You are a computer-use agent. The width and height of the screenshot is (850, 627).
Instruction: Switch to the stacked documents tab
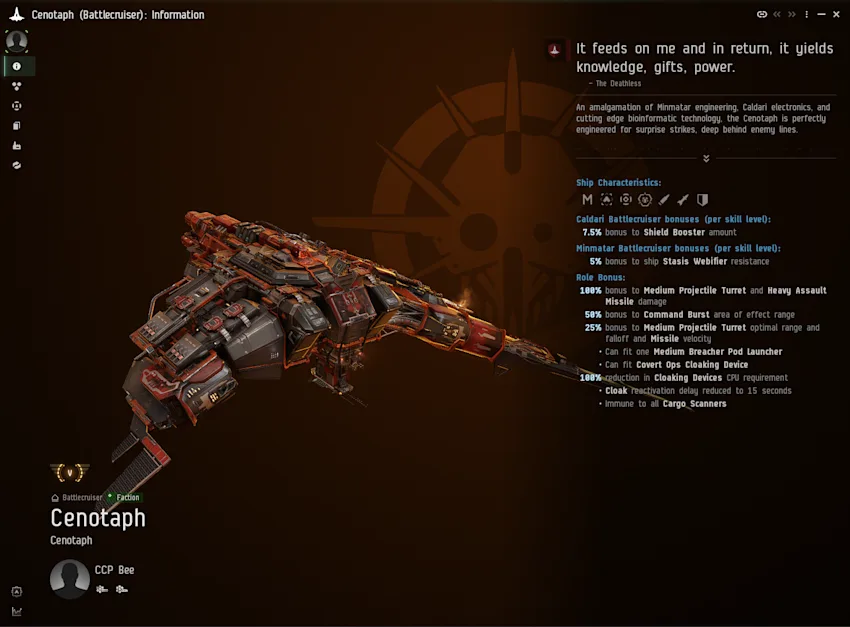tap(17, 126)
